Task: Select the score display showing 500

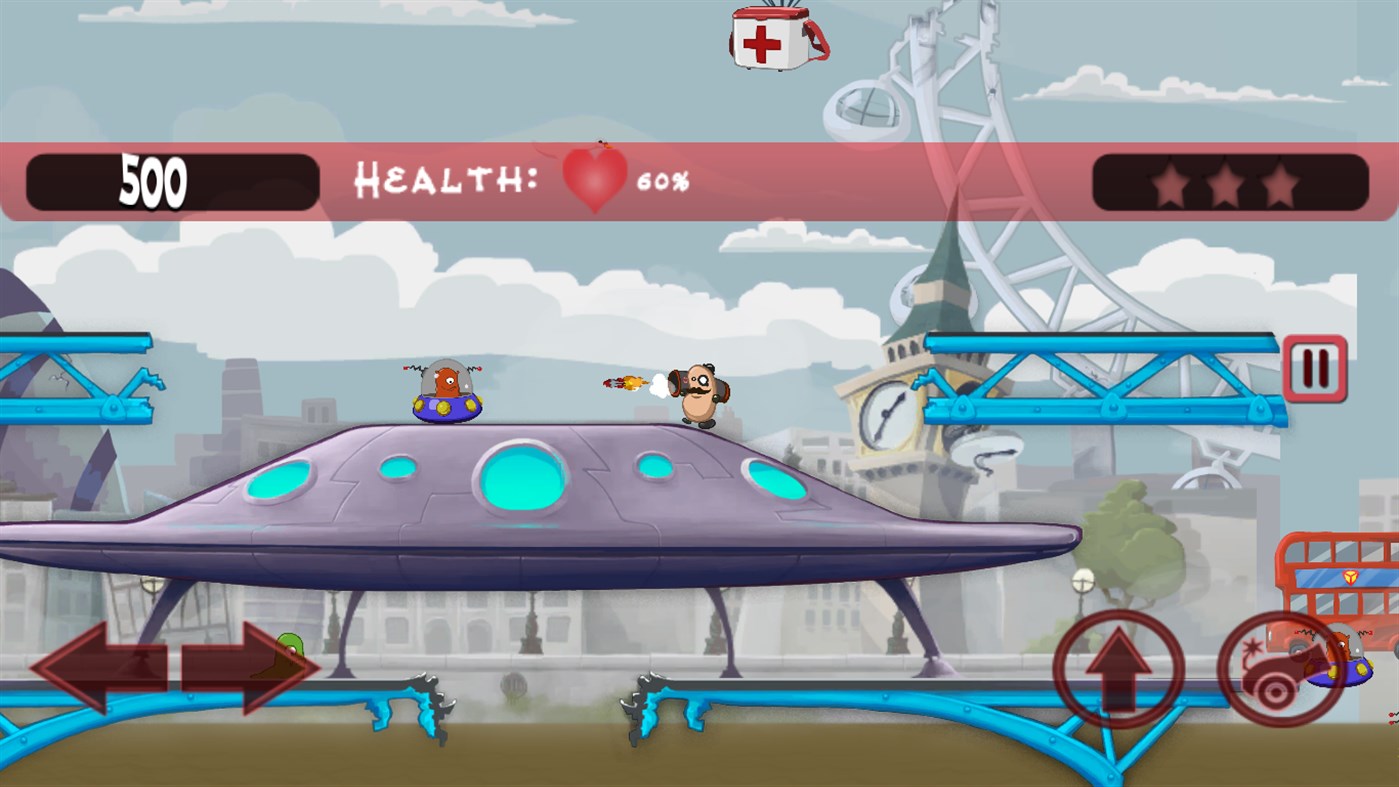Action: [155, 180]
